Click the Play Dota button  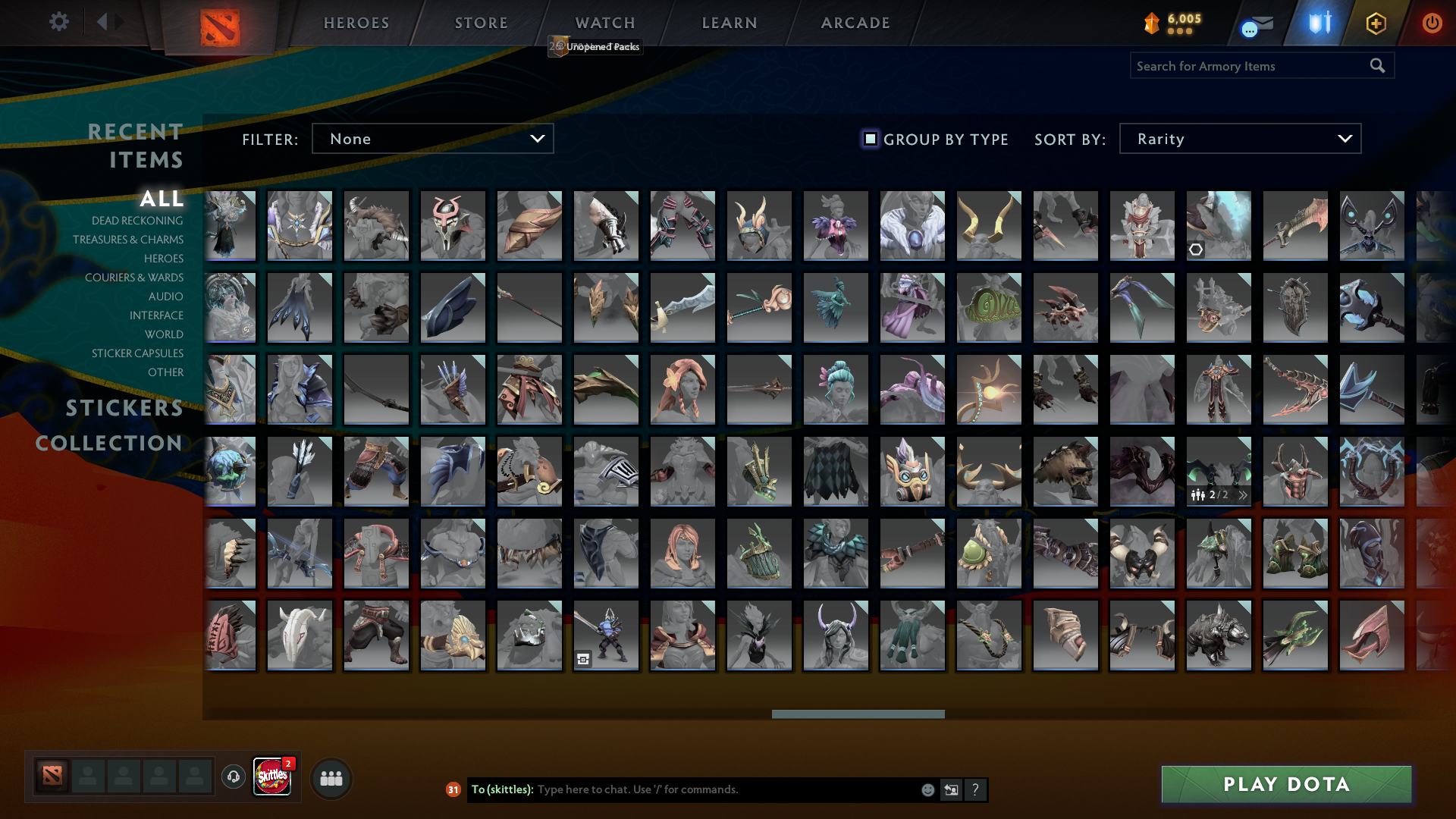[x=1286, y=784]
